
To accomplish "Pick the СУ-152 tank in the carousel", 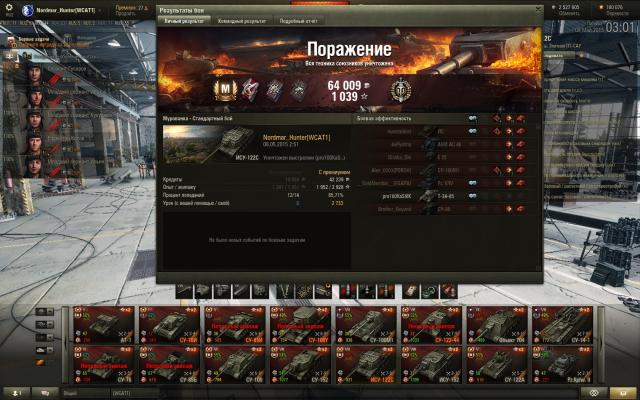I will pyautogui.click(x=298, y=363).
